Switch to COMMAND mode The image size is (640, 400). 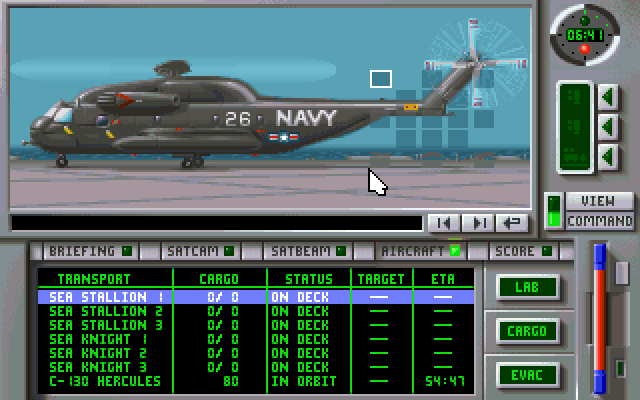599,221
